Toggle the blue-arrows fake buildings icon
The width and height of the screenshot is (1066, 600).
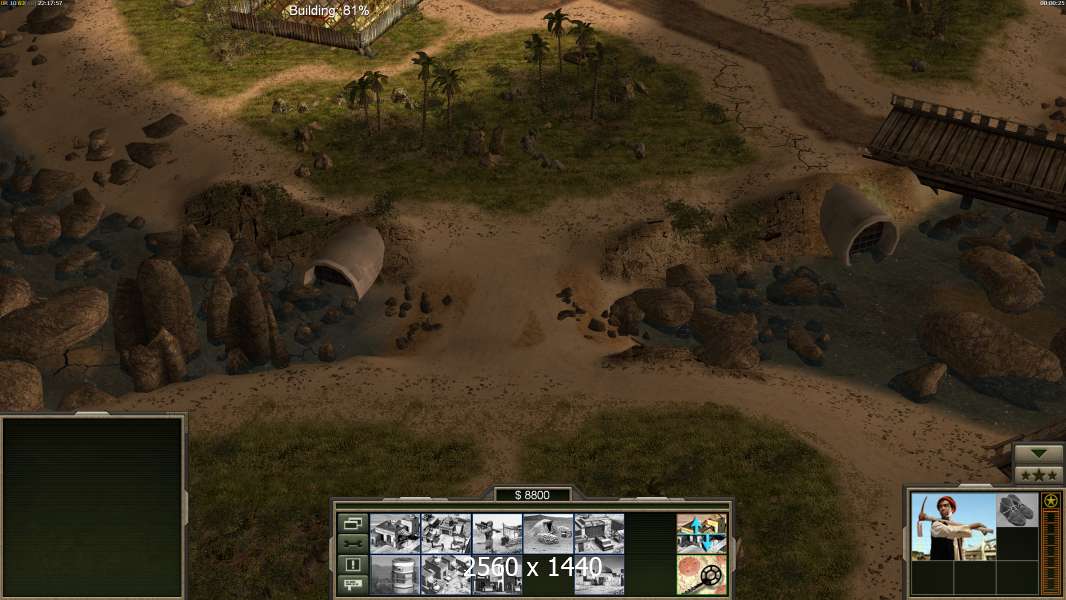(701, 533)
